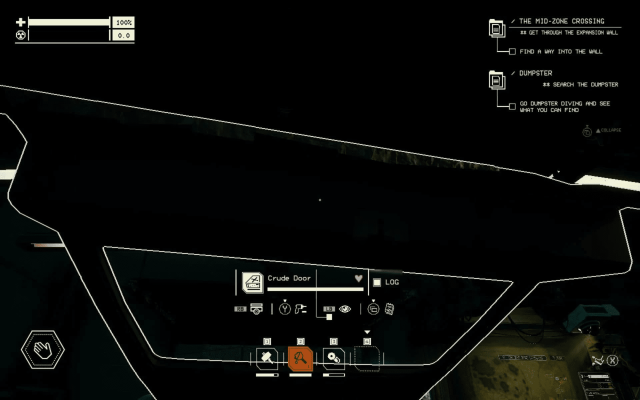This screenshot has height=400, width=640.
Task: Click the hand interaction hexagon icon
Action: (x=43, y=350)
